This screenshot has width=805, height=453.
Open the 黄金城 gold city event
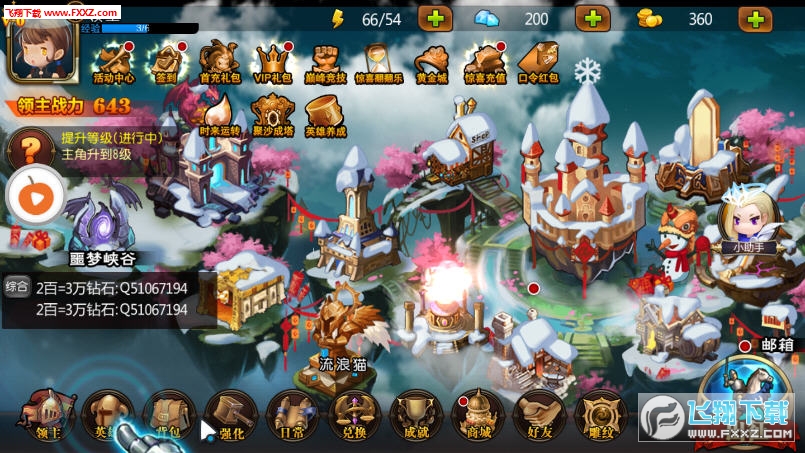tap(432, 62)
